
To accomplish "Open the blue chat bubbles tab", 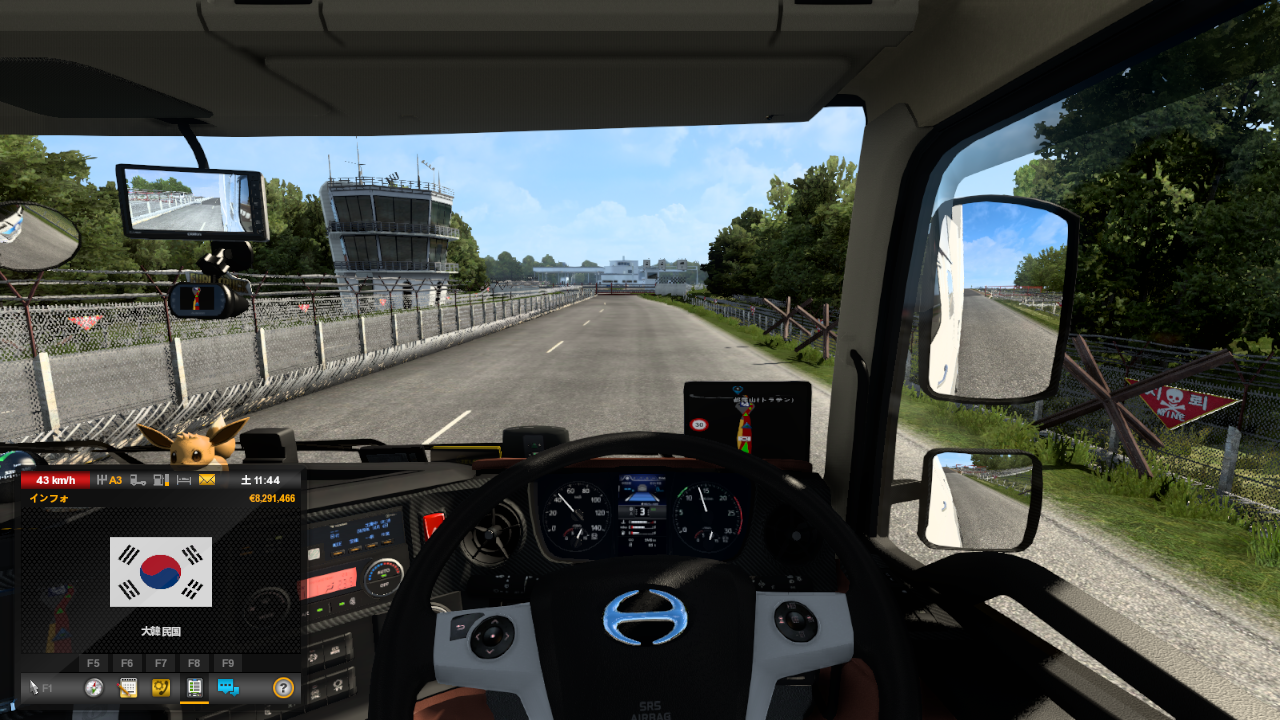I will [x=228, y=687].
